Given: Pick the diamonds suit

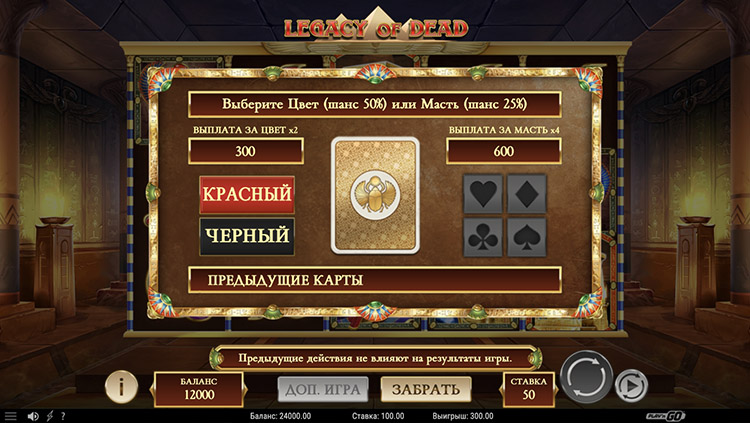Looking at the screenshot, I should [x=527, y=194].
